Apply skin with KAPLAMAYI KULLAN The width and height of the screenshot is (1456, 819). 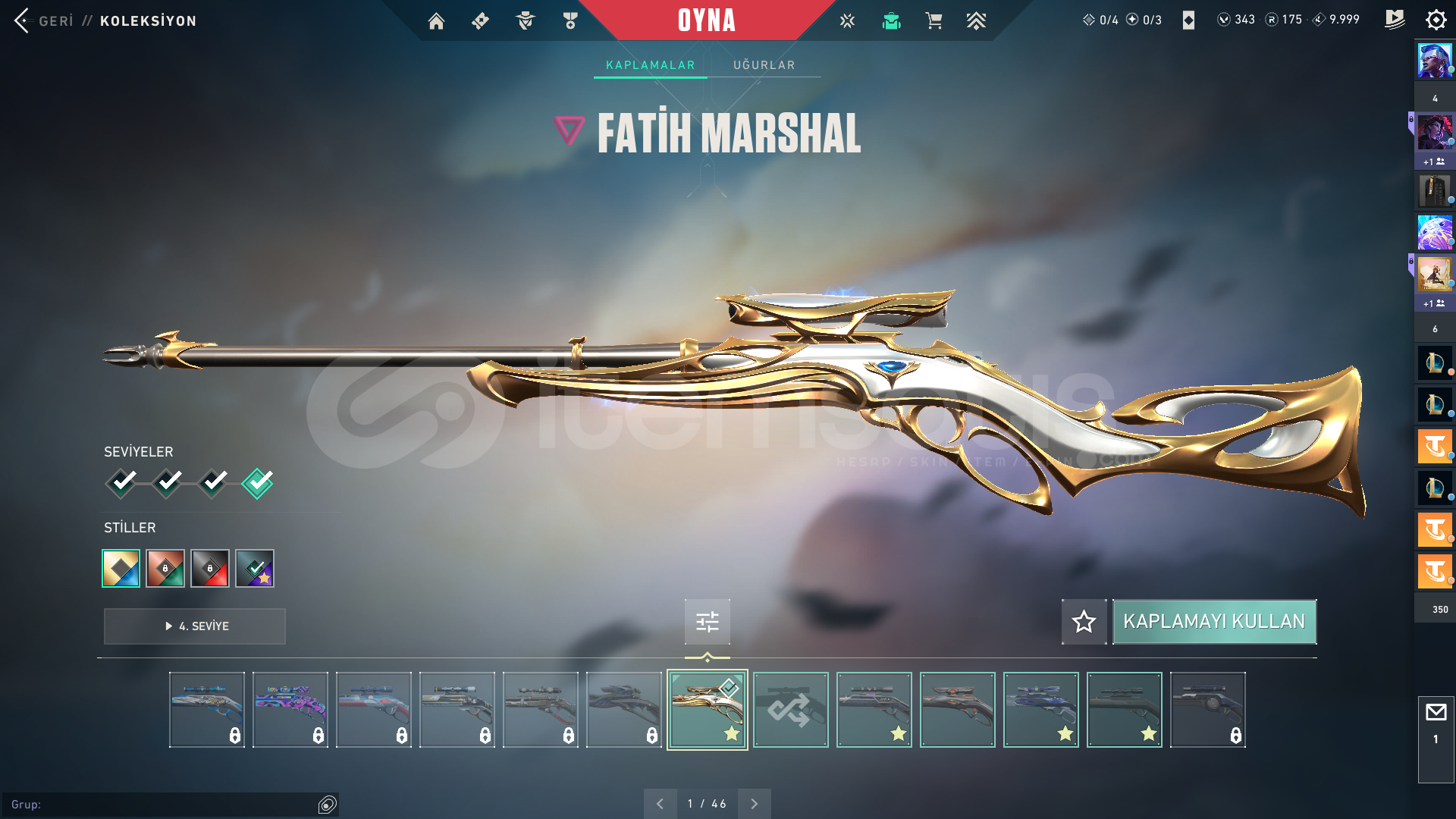pyautogui.click(x=1213, y=622)
